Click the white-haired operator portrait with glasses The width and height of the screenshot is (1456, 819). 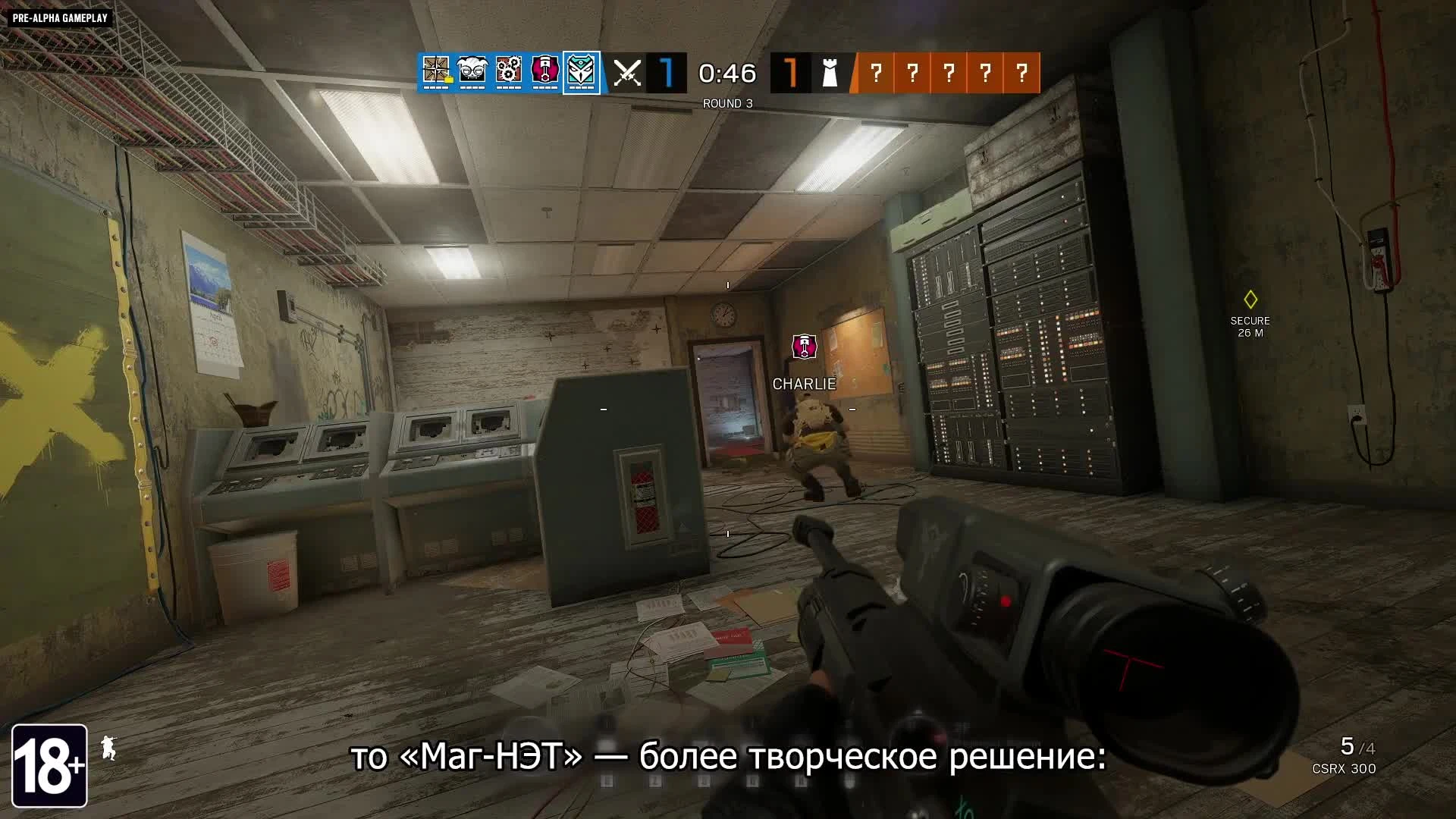[473, 72]
